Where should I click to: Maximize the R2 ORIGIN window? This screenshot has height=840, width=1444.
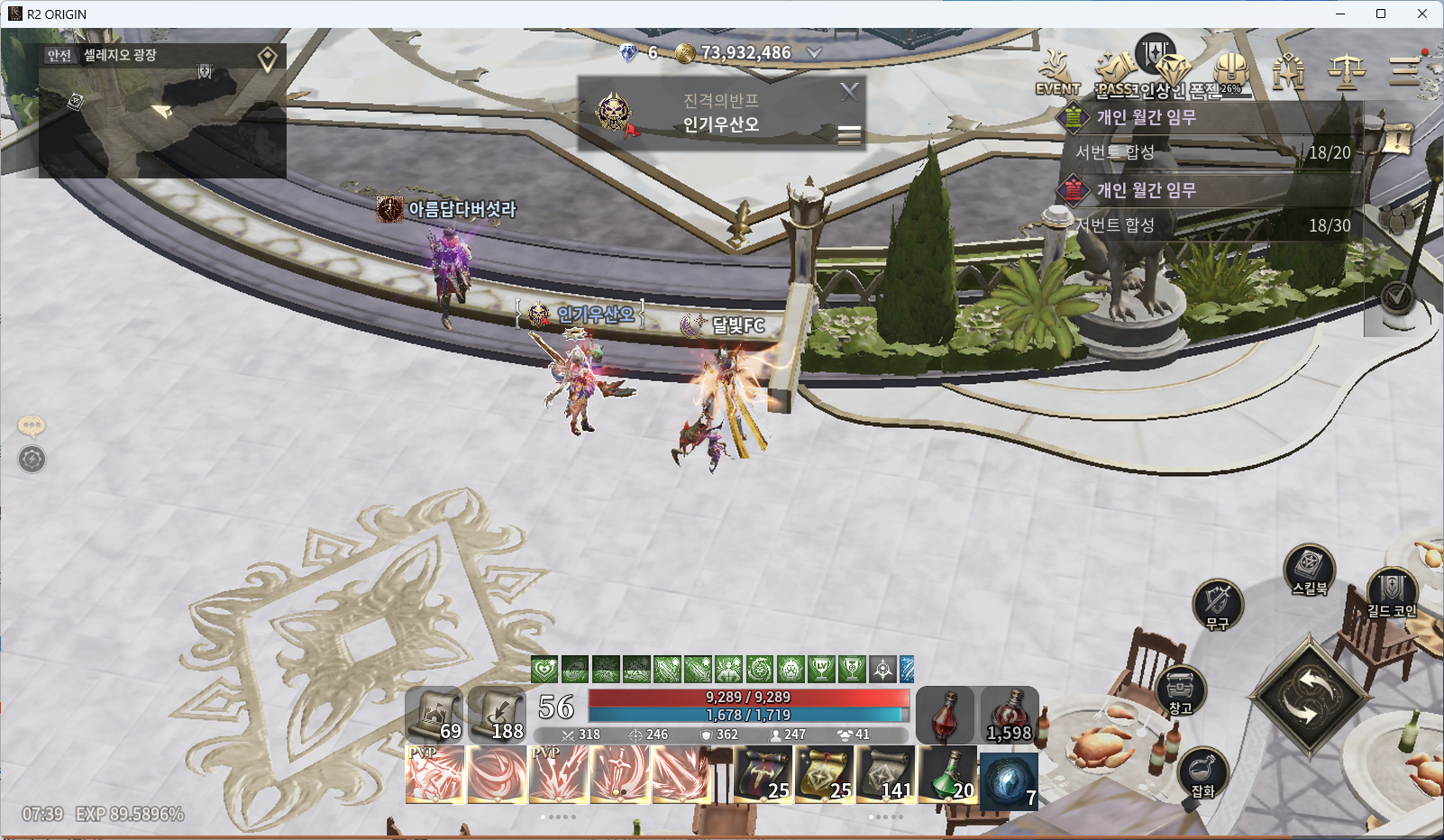[x=1380, y=14]
